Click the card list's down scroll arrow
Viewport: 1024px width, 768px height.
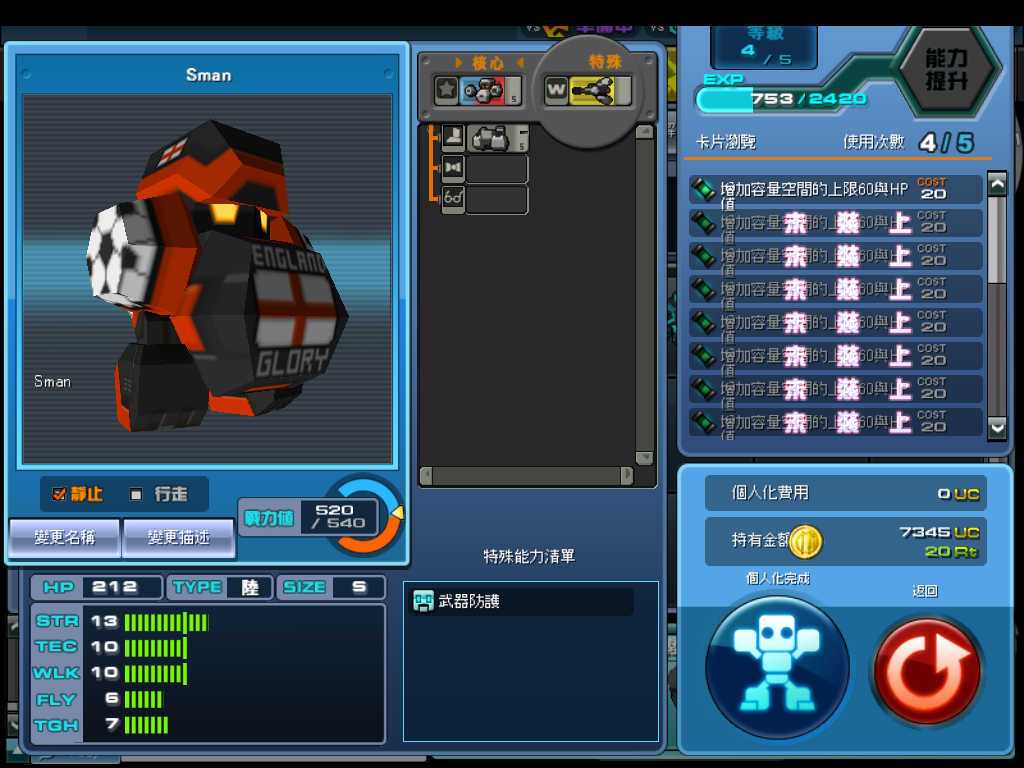coord(997,427)
